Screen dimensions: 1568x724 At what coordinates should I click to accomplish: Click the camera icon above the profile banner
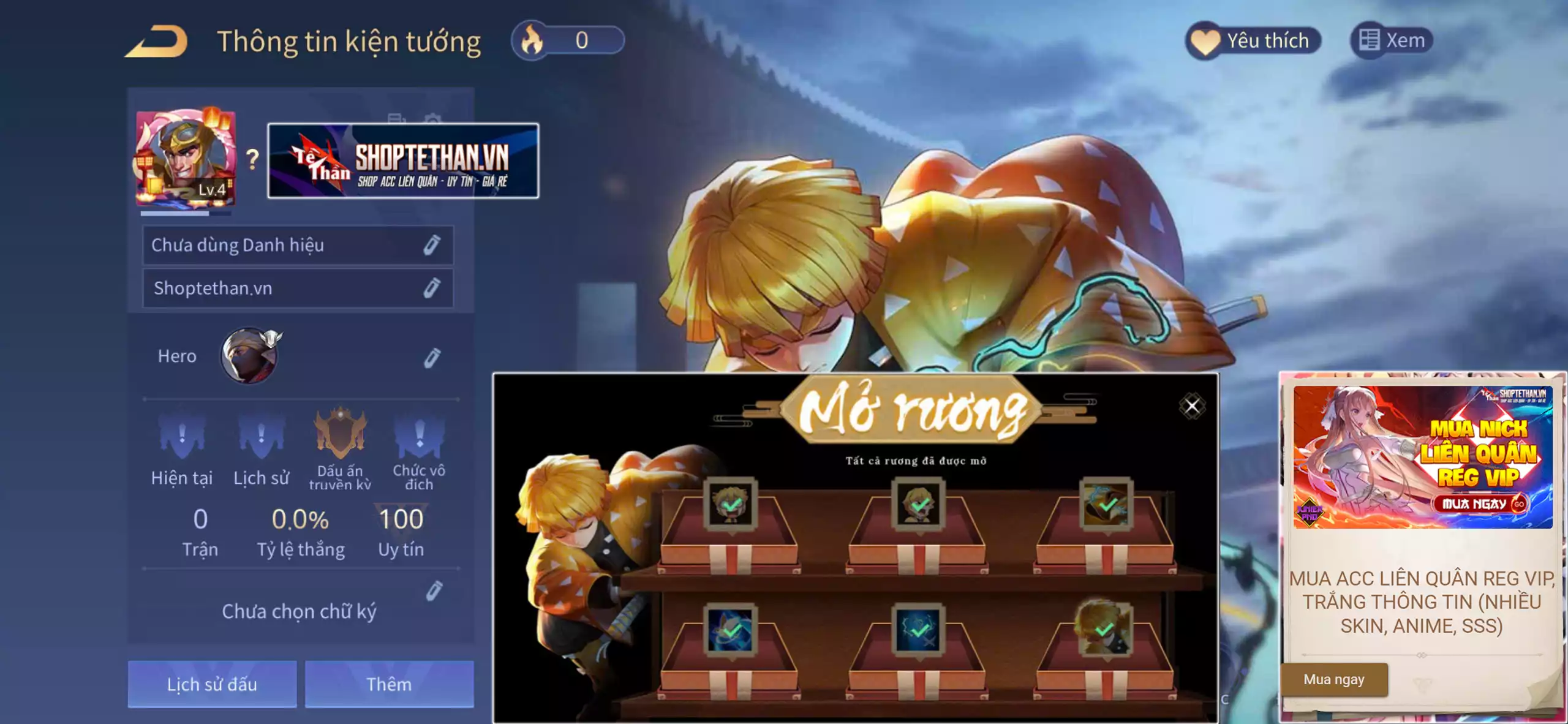pyautogui.click(x=432, y=119)
